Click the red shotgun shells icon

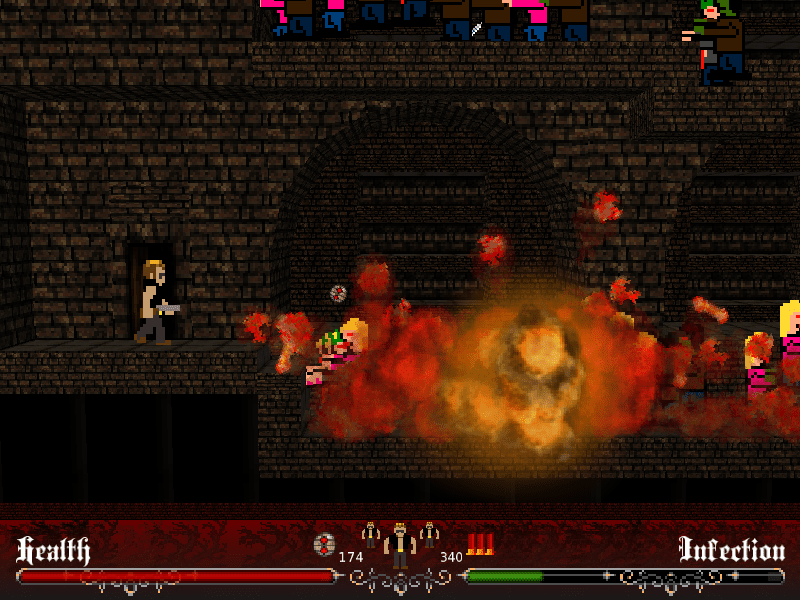coord(481,545)
